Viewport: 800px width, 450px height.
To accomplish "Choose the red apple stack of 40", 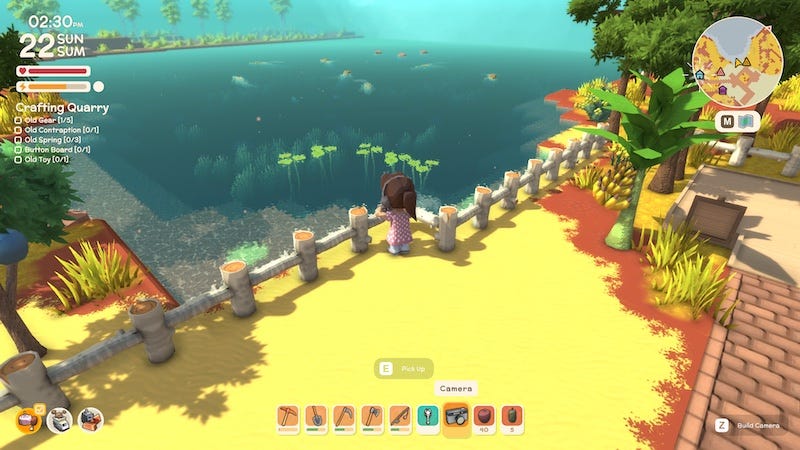I will point(484,415).
